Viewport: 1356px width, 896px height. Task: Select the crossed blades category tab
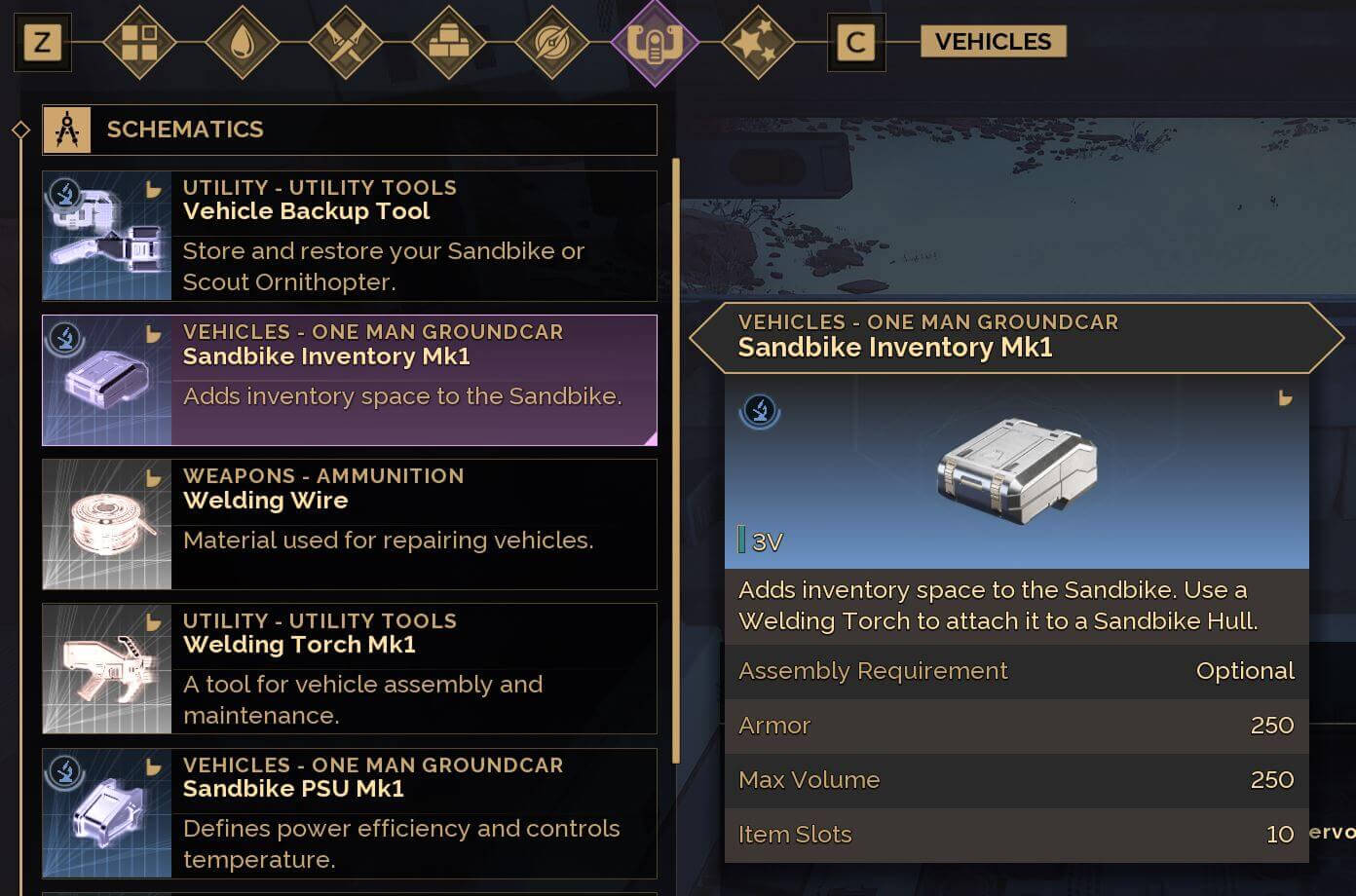(x=346, y=43)
